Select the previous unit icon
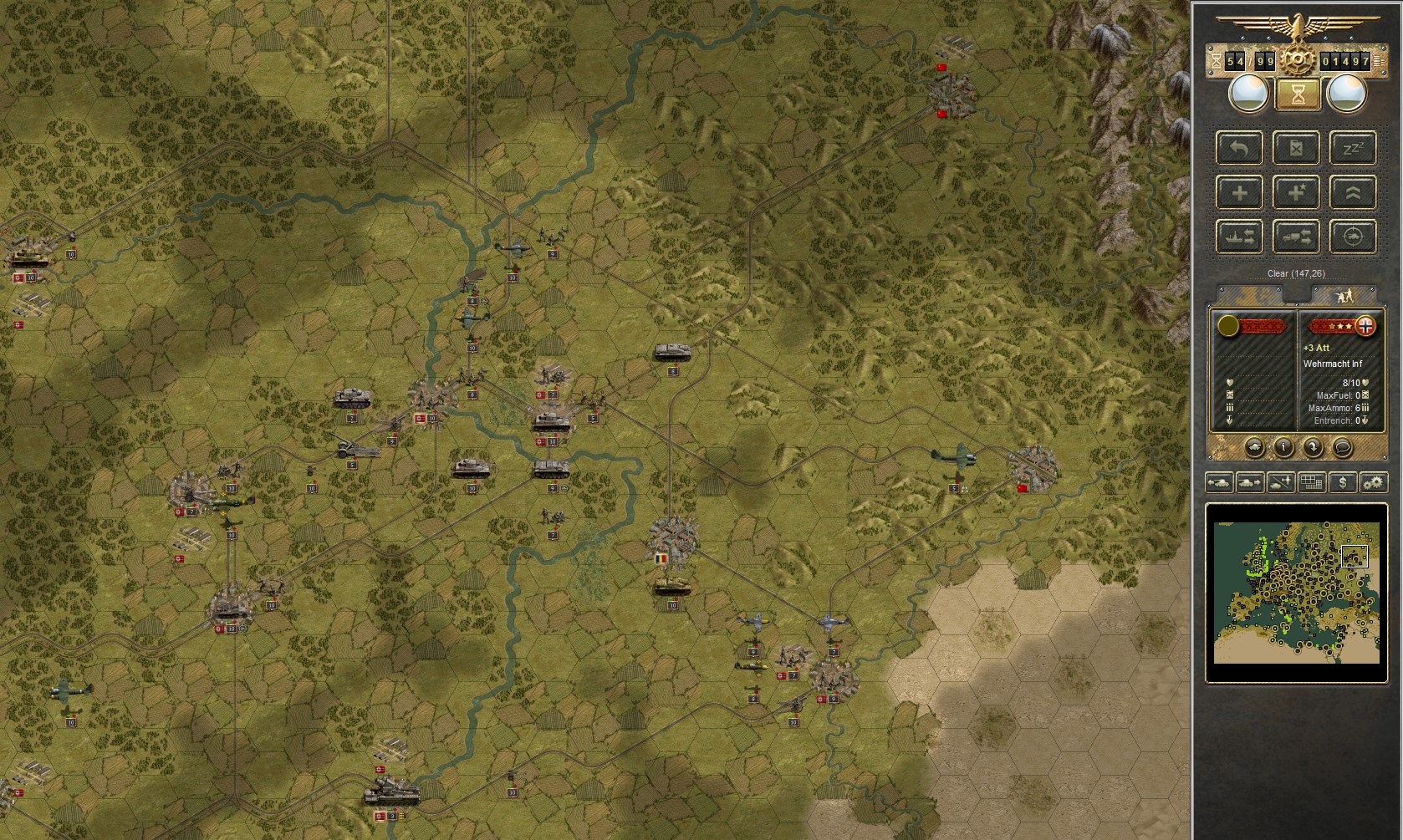This screenshot has width=1403, height=840. click(x=1218, y=482)
